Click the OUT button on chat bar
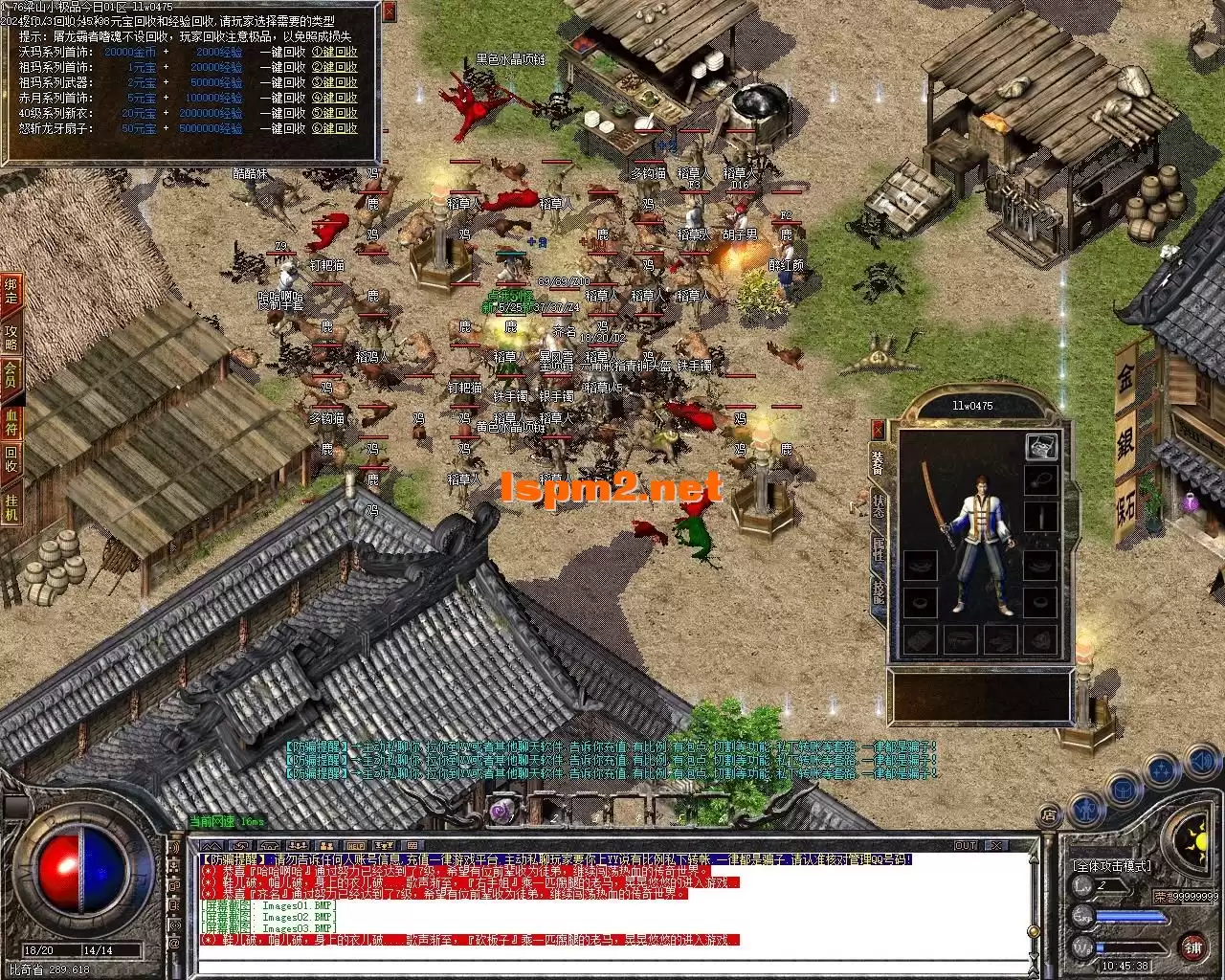The width and height of the screenshot is (1225, 980). click(966, 845)
